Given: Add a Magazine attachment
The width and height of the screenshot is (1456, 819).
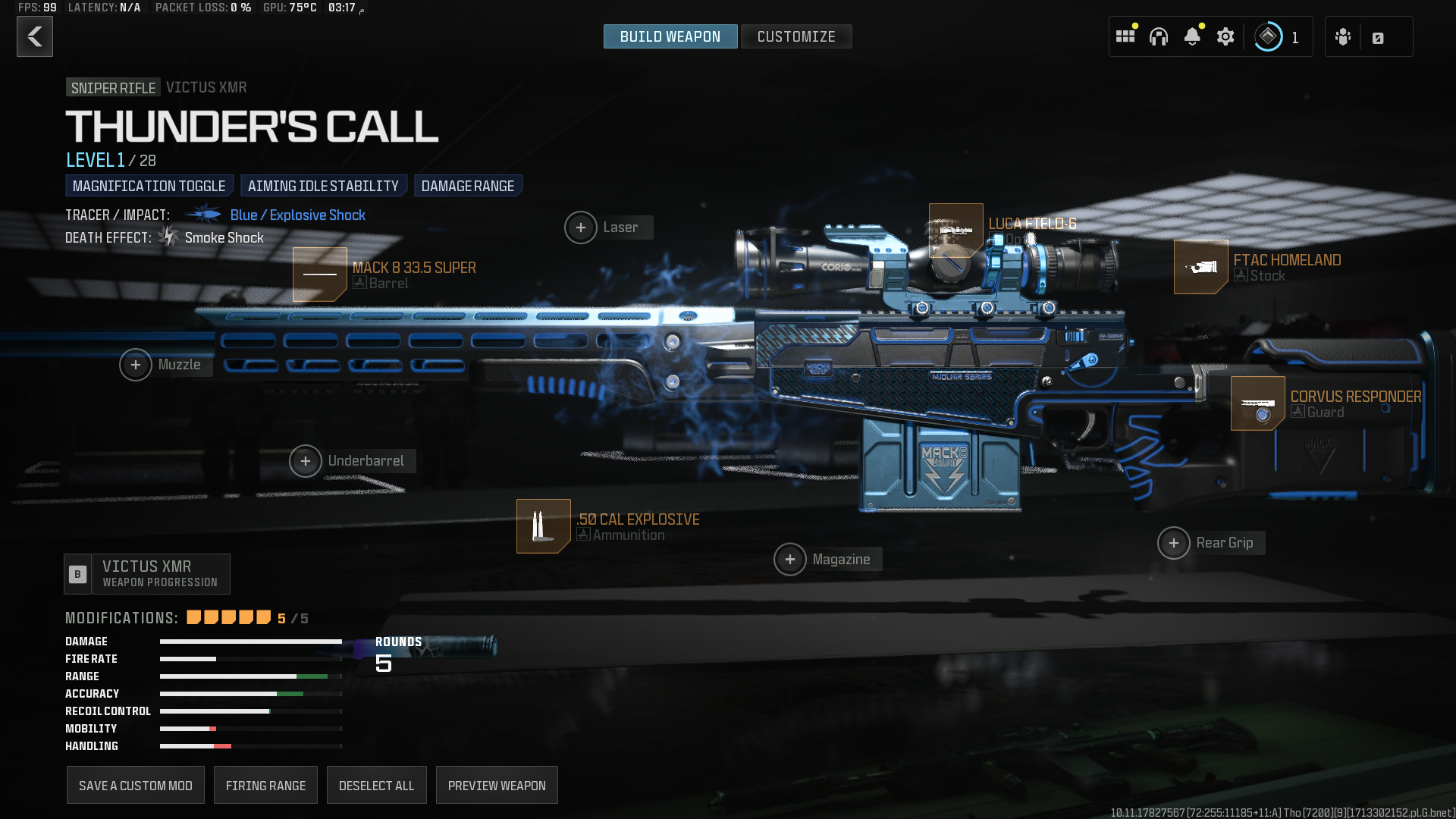Looking at the screenshot, I should click(x=790, y=560).
